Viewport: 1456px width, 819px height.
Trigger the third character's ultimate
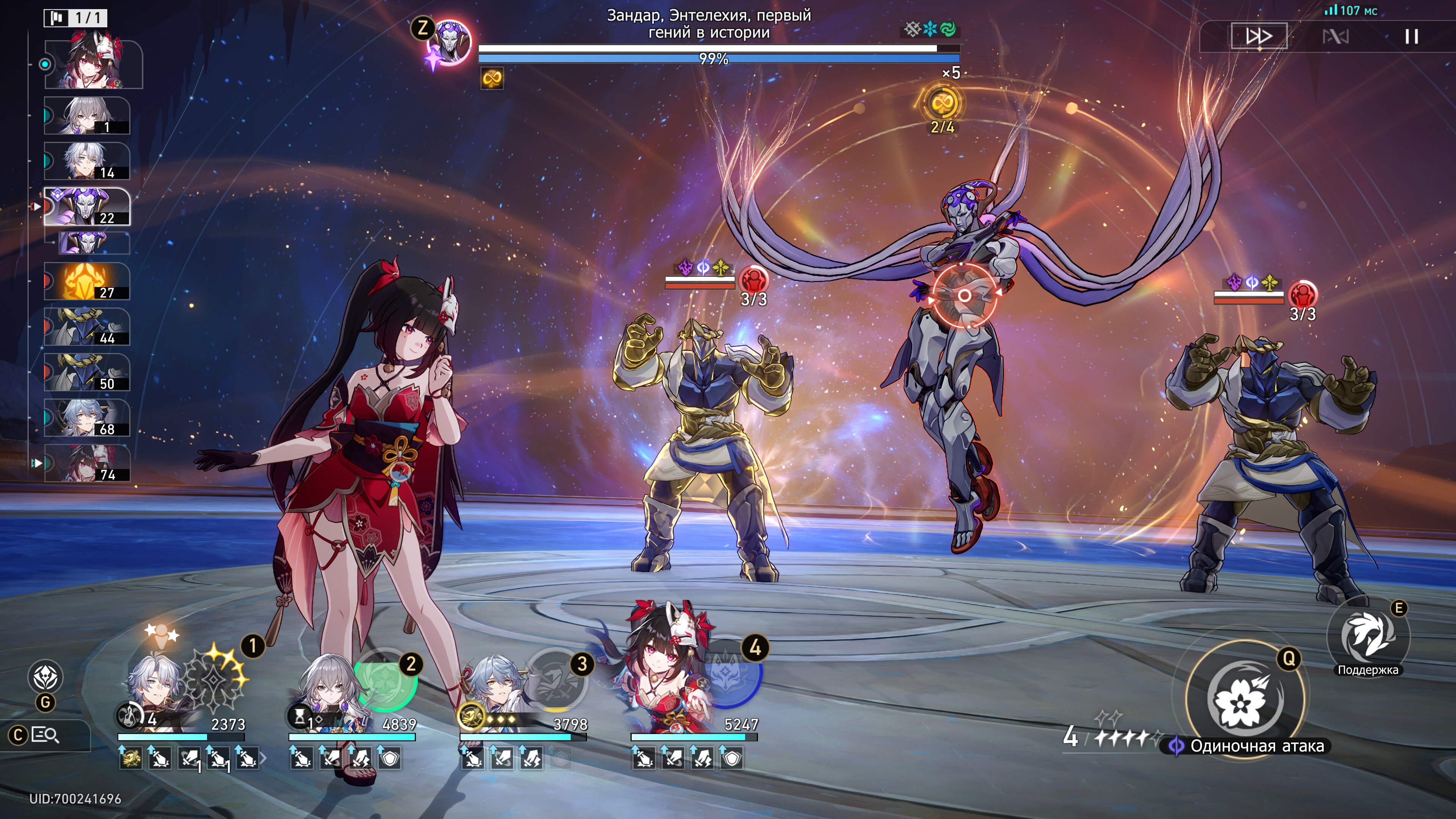pos(556,679)
